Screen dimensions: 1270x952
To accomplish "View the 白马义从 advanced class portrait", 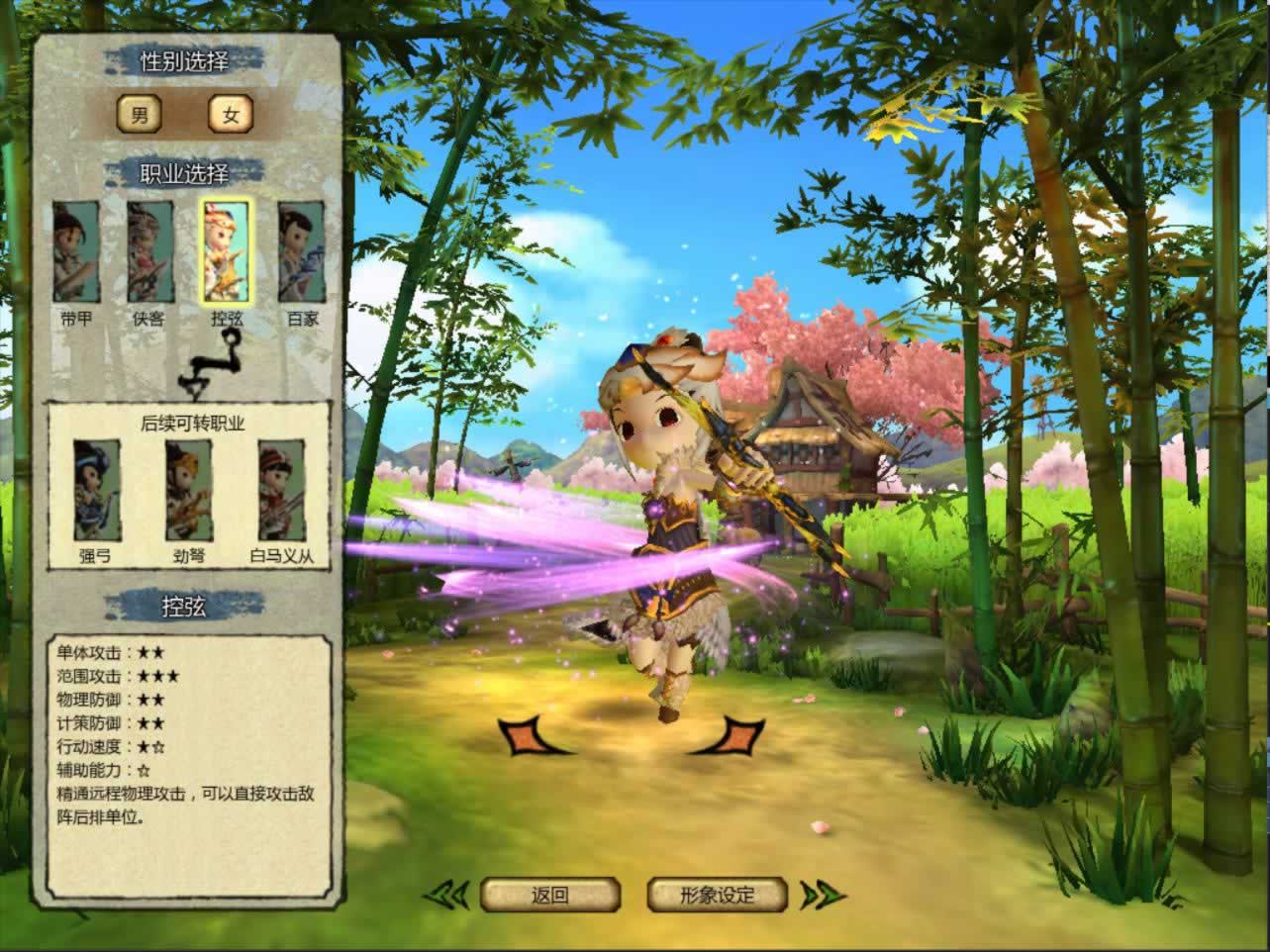I will point(282,491).
